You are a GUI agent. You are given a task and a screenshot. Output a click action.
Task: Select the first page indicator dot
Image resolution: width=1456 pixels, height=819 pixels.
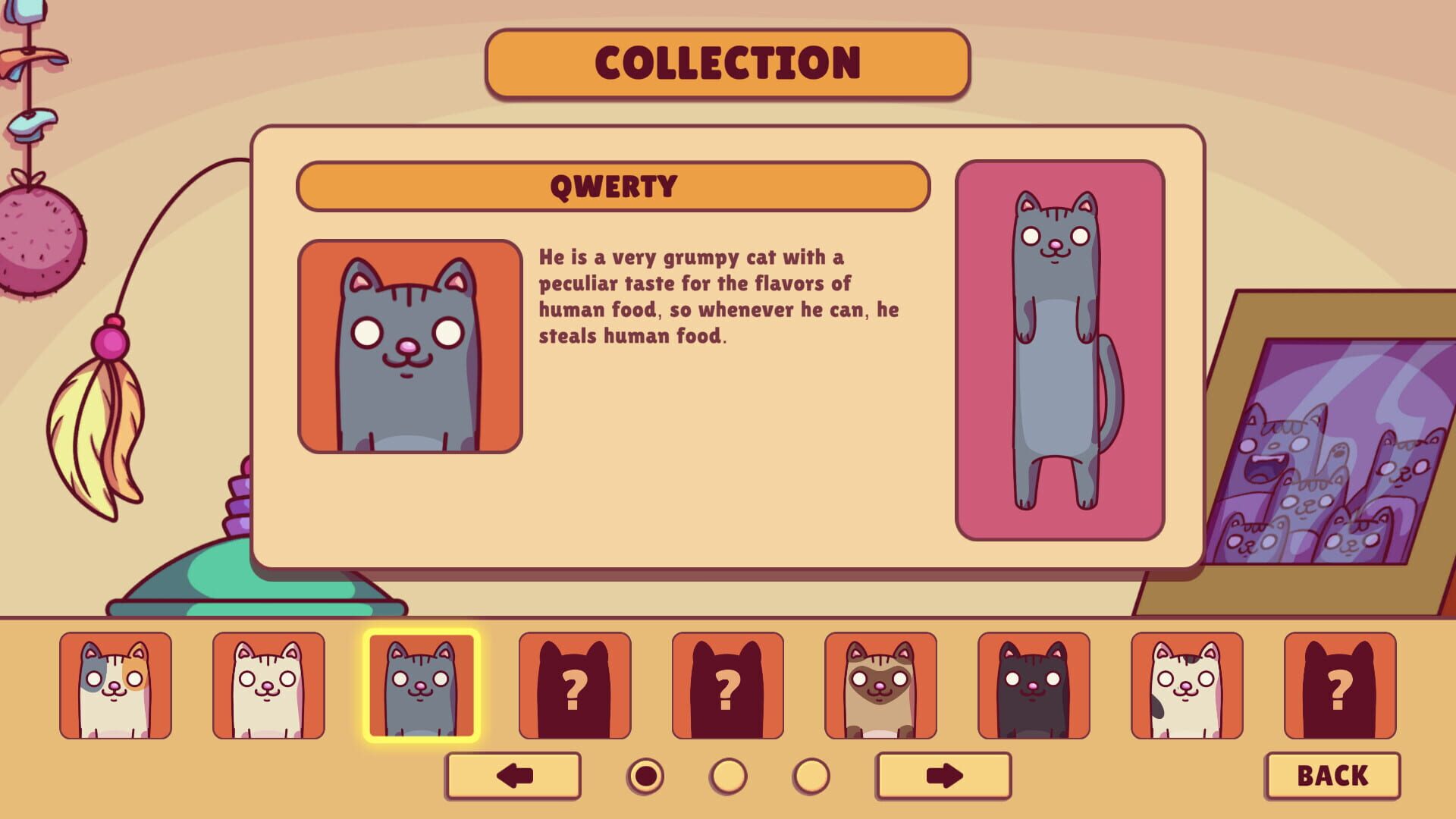pos(645,775)
